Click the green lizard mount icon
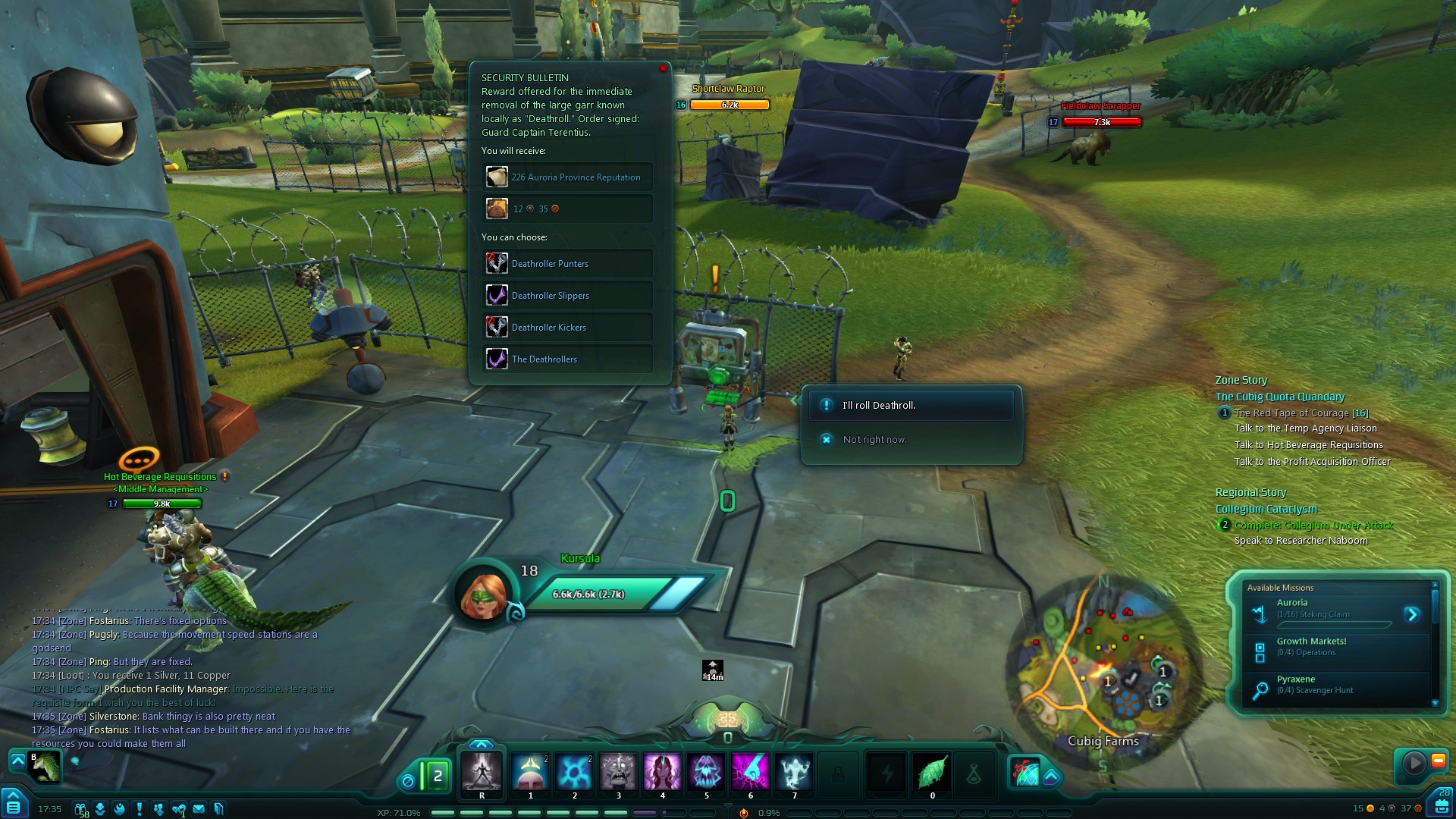1456x819 pixels. pos(45,767)
